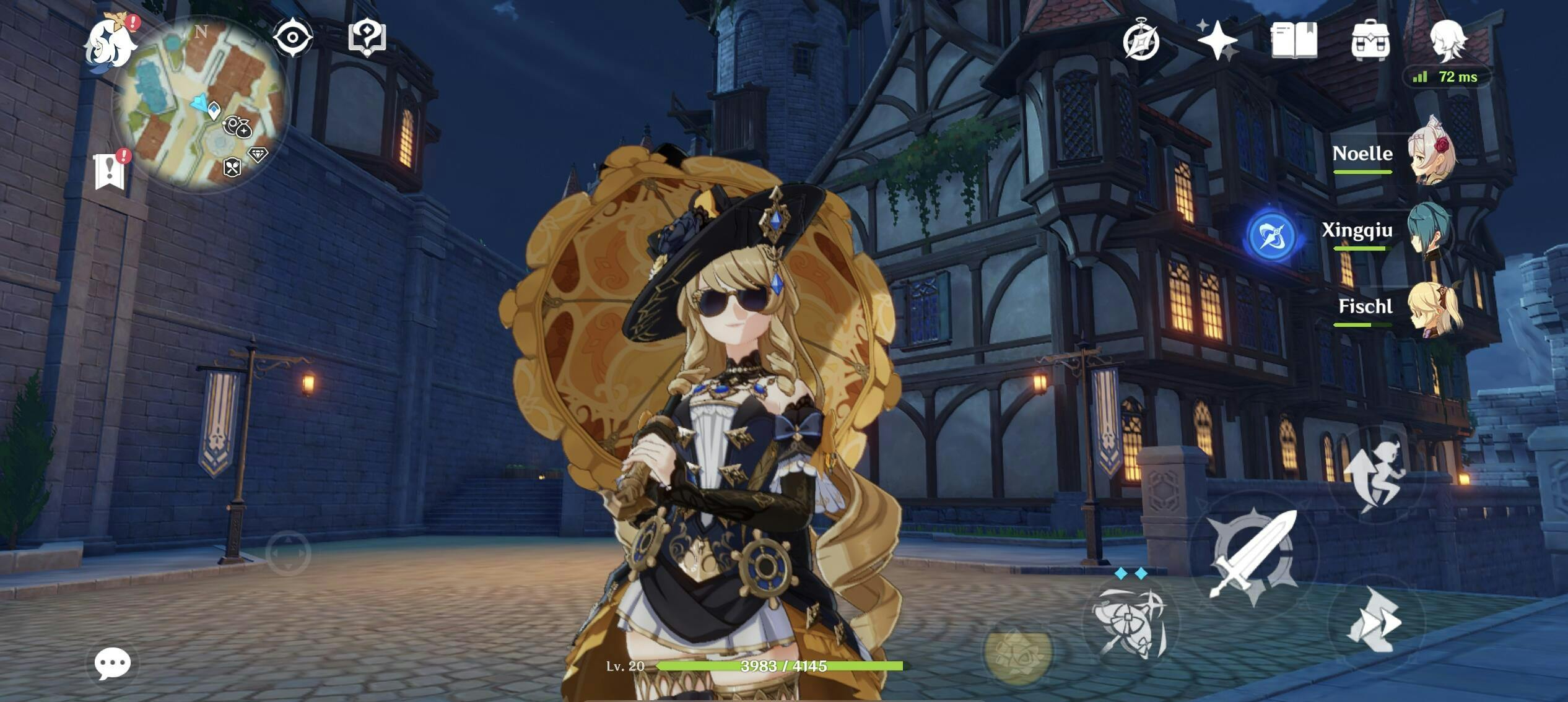Trigger Xingqiu's blue elemental burst icon
The width and height of the screenshot is (1568, 702).
point(1271,236)
